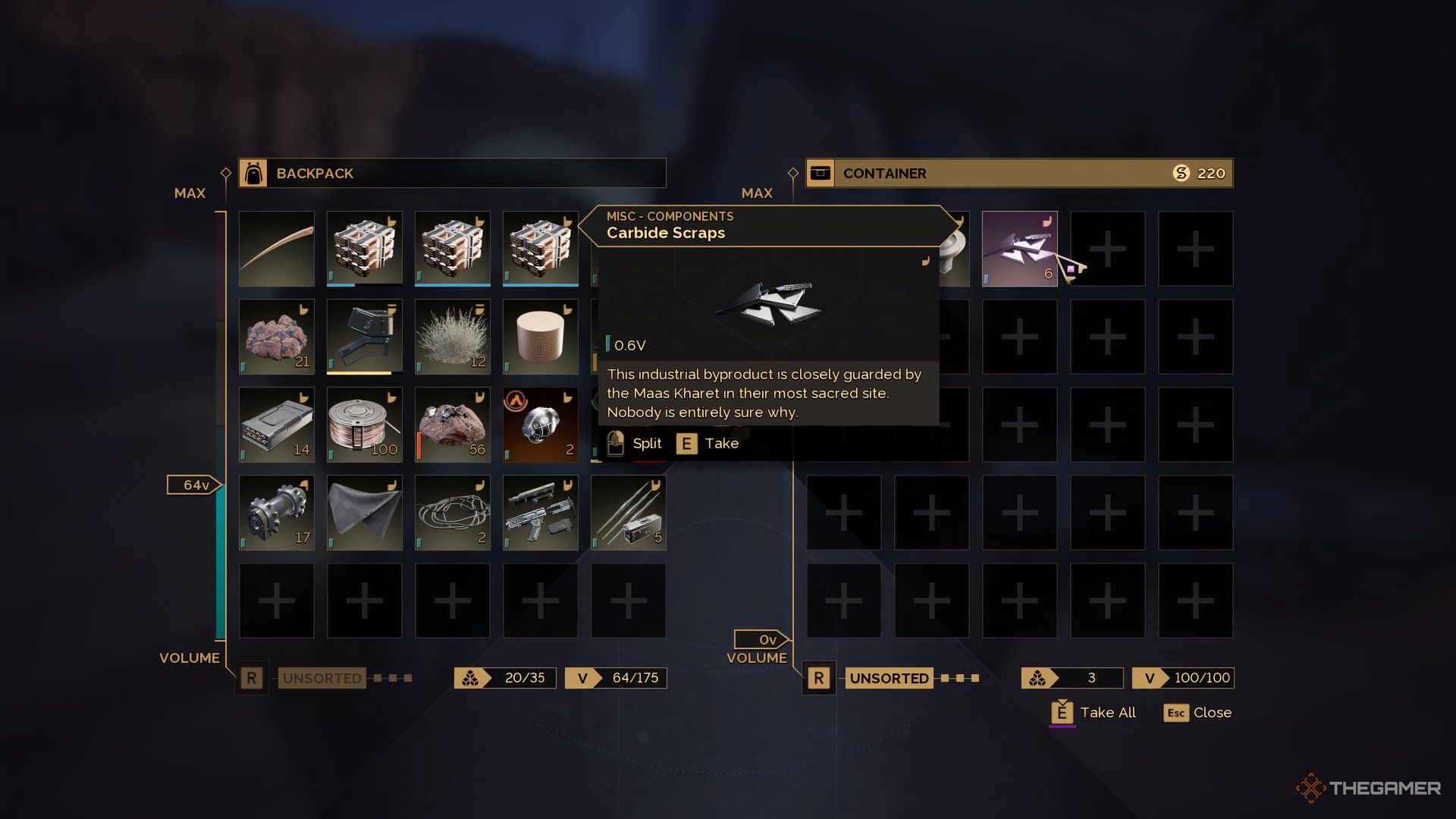The height and width of the screenshot is (819, 1456).
Task: Close the container window
Action: 1198,713
